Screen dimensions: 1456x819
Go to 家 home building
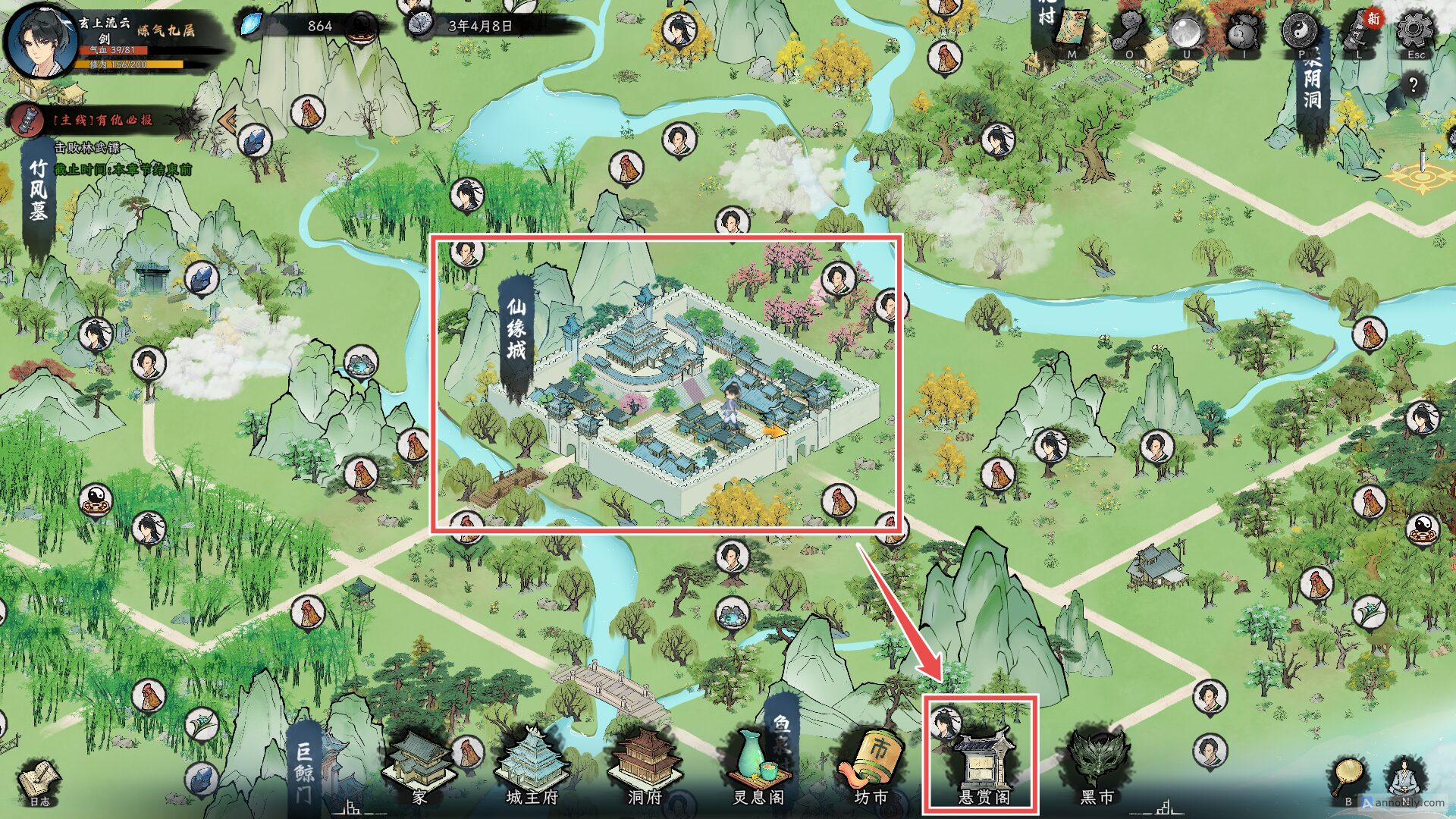[x=419, y=766]
